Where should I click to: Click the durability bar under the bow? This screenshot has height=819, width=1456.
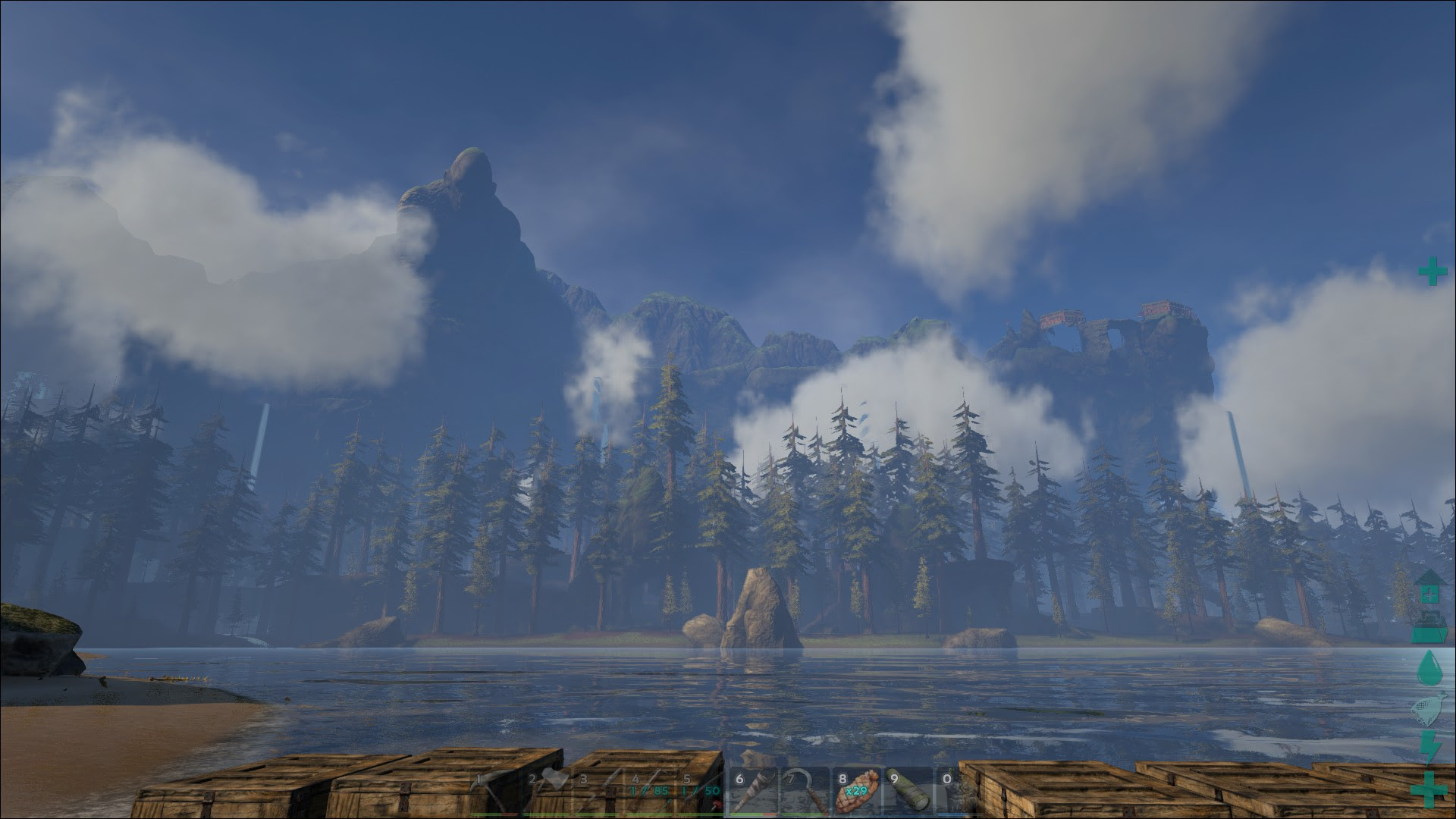pos(651,815)
